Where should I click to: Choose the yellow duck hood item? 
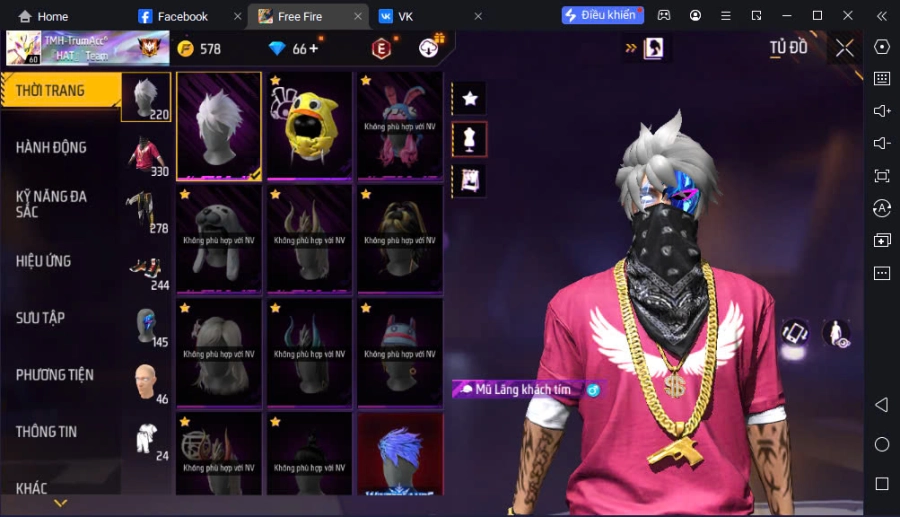pos(309,125)
